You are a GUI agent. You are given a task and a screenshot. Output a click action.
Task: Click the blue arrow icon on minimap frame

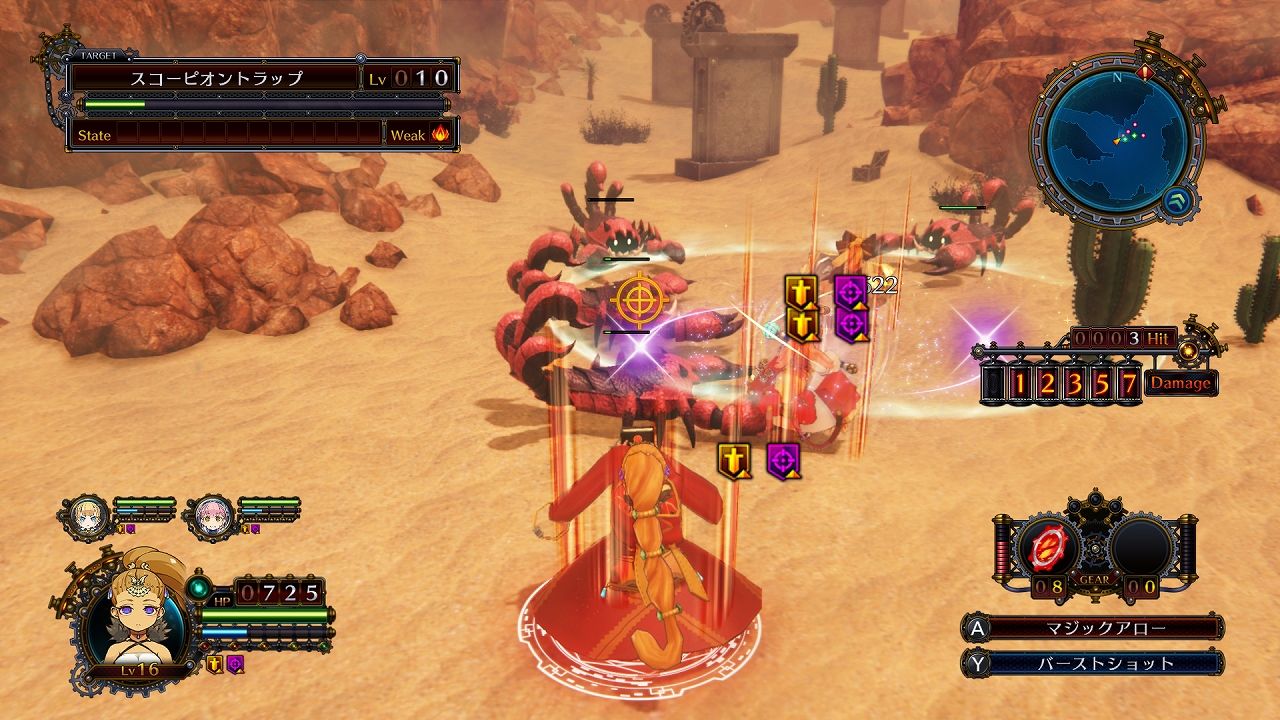[x=1177, y=201]
